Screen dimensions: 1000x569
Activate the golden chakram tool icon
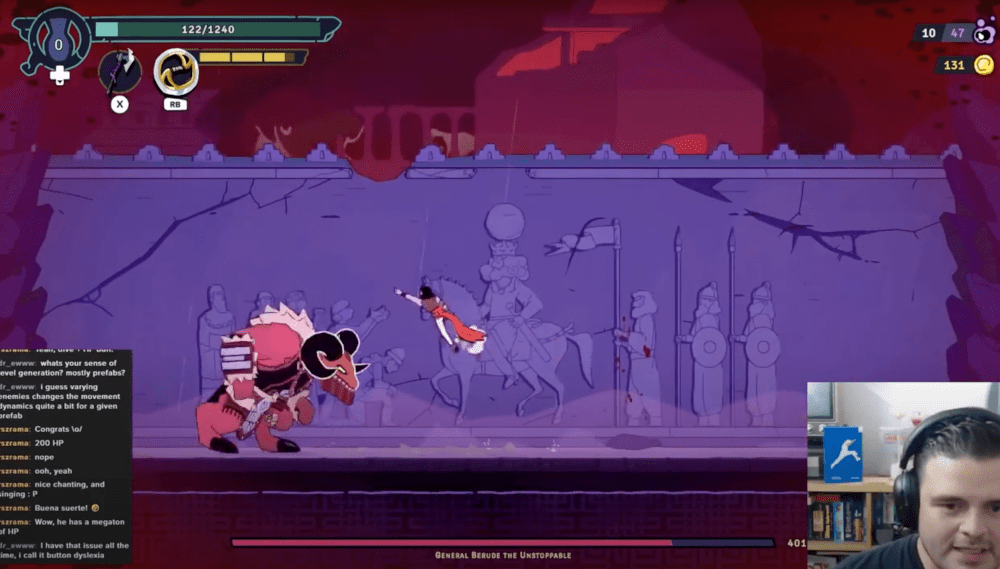coord(176,71)
